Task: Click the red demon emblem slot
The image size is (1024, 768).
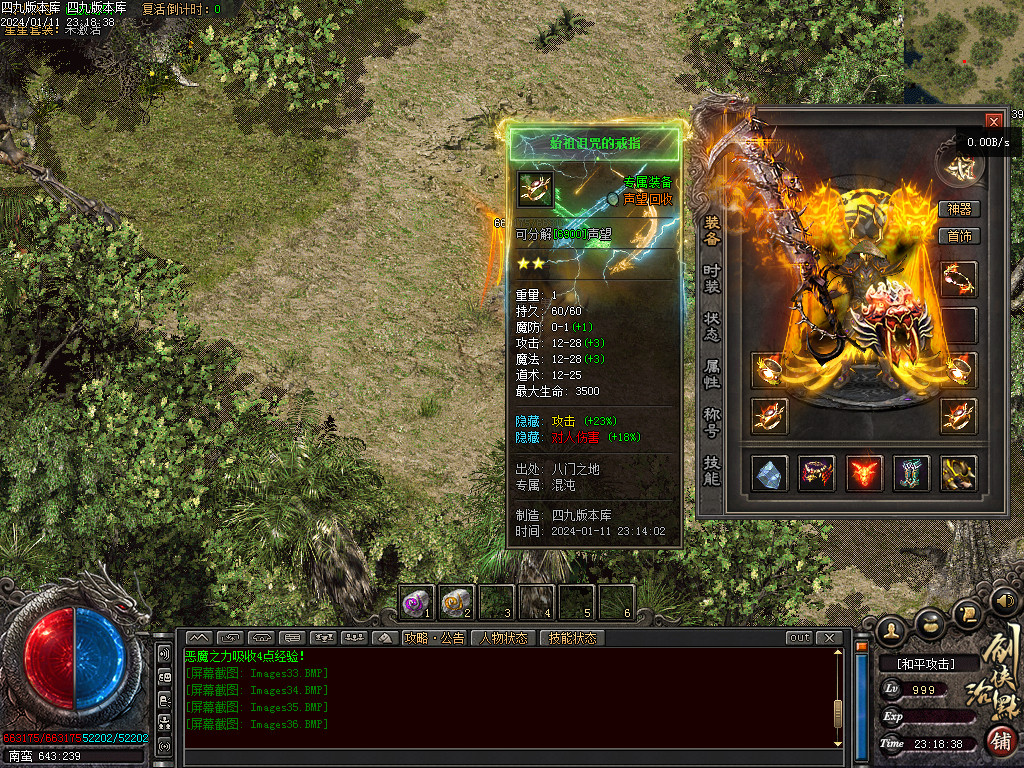Action: 864,473
